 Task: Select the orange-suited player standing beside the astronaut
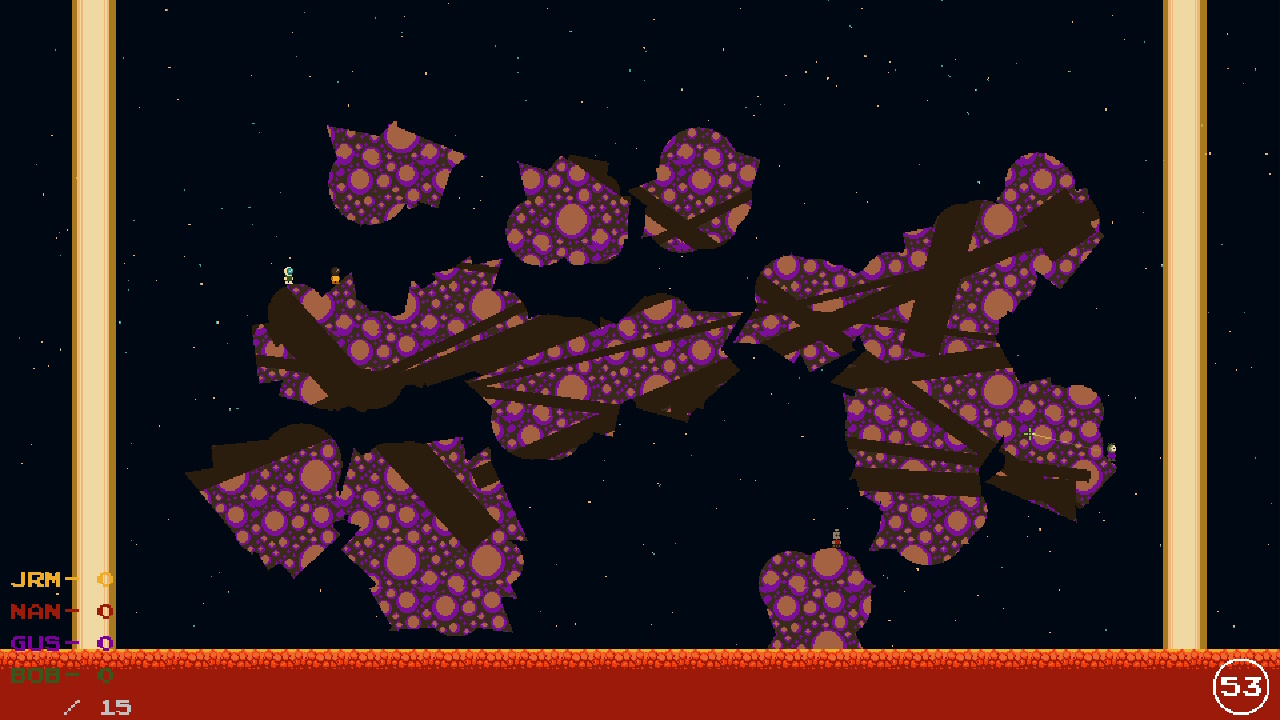point(335,278)
